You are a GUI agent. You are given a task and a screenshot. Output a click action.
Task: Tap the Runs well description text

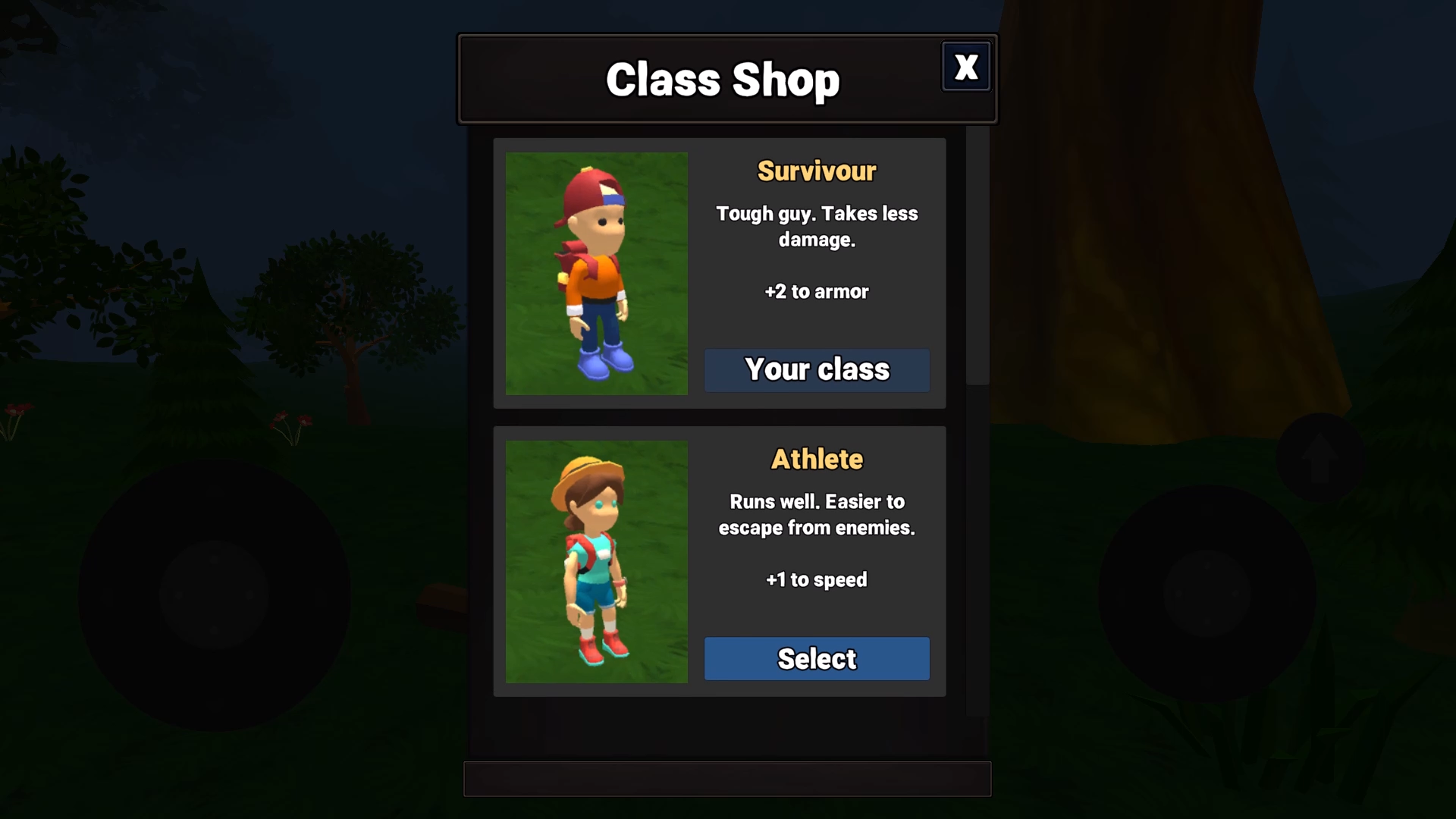point(817,514)
